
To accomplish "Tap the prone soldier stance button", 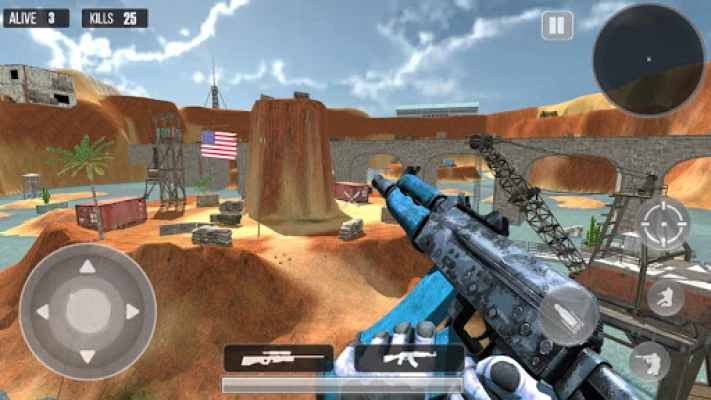I will pyautogui.click(x=650, y=361).
